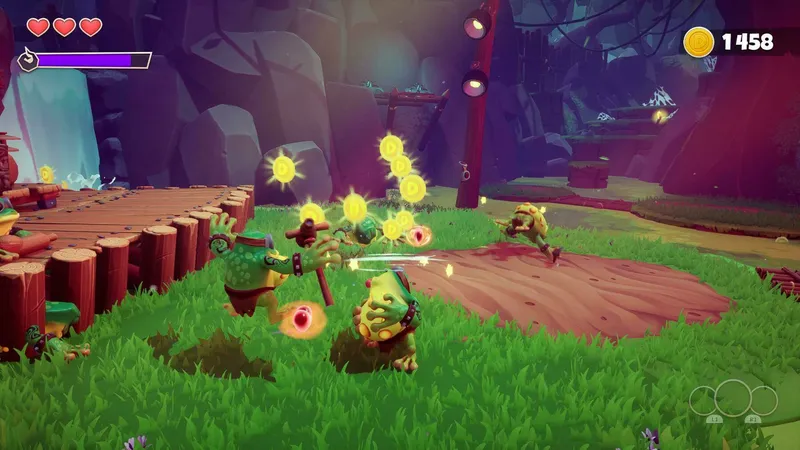Click the hexagon emblem on the purple gauge
The height and width of the screenshot is (450, 800).
[27, 61]
